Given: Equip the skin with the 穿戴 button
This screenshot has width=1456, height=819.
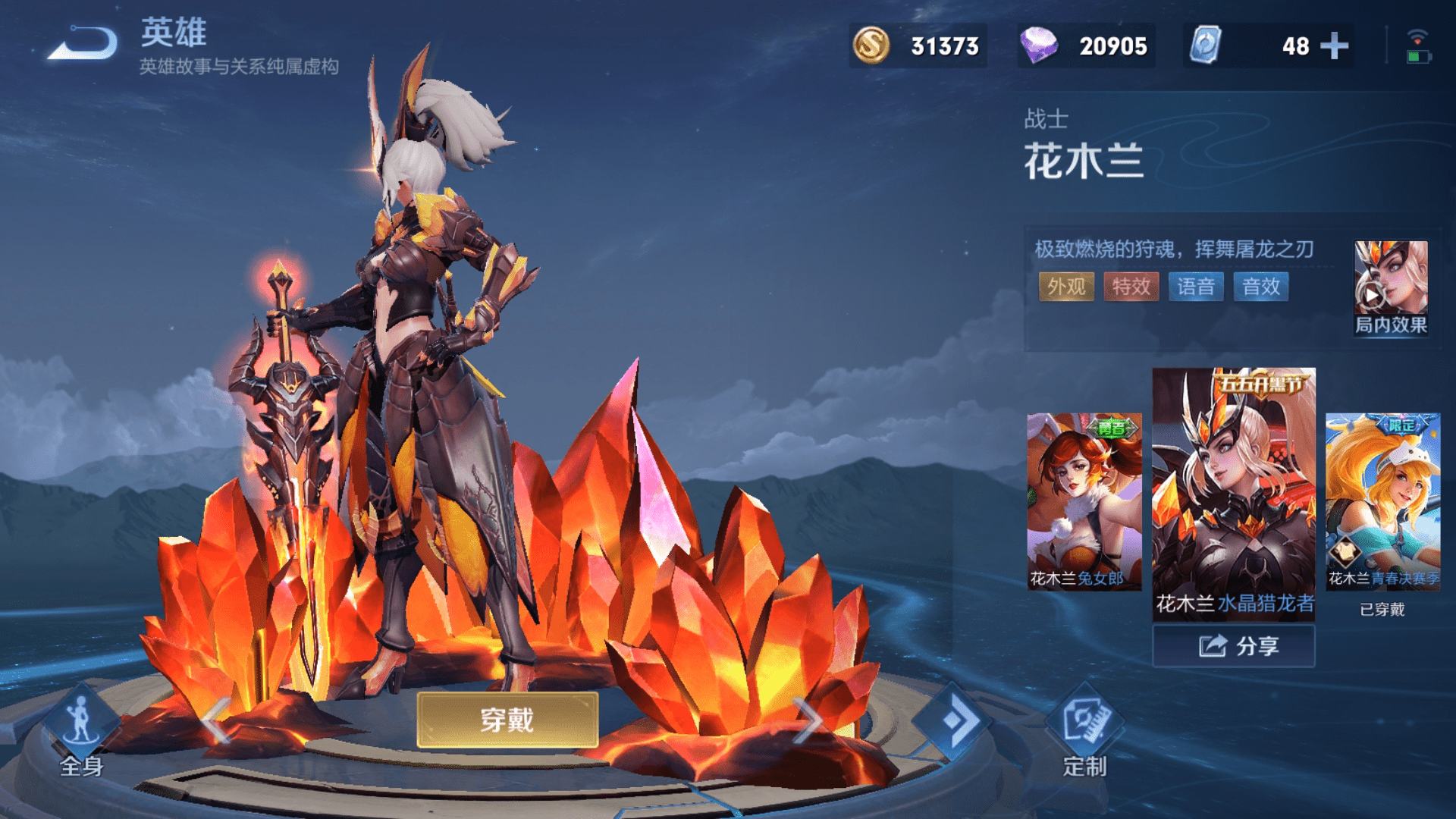Looking at the screenshot, I should pos(507,719).
